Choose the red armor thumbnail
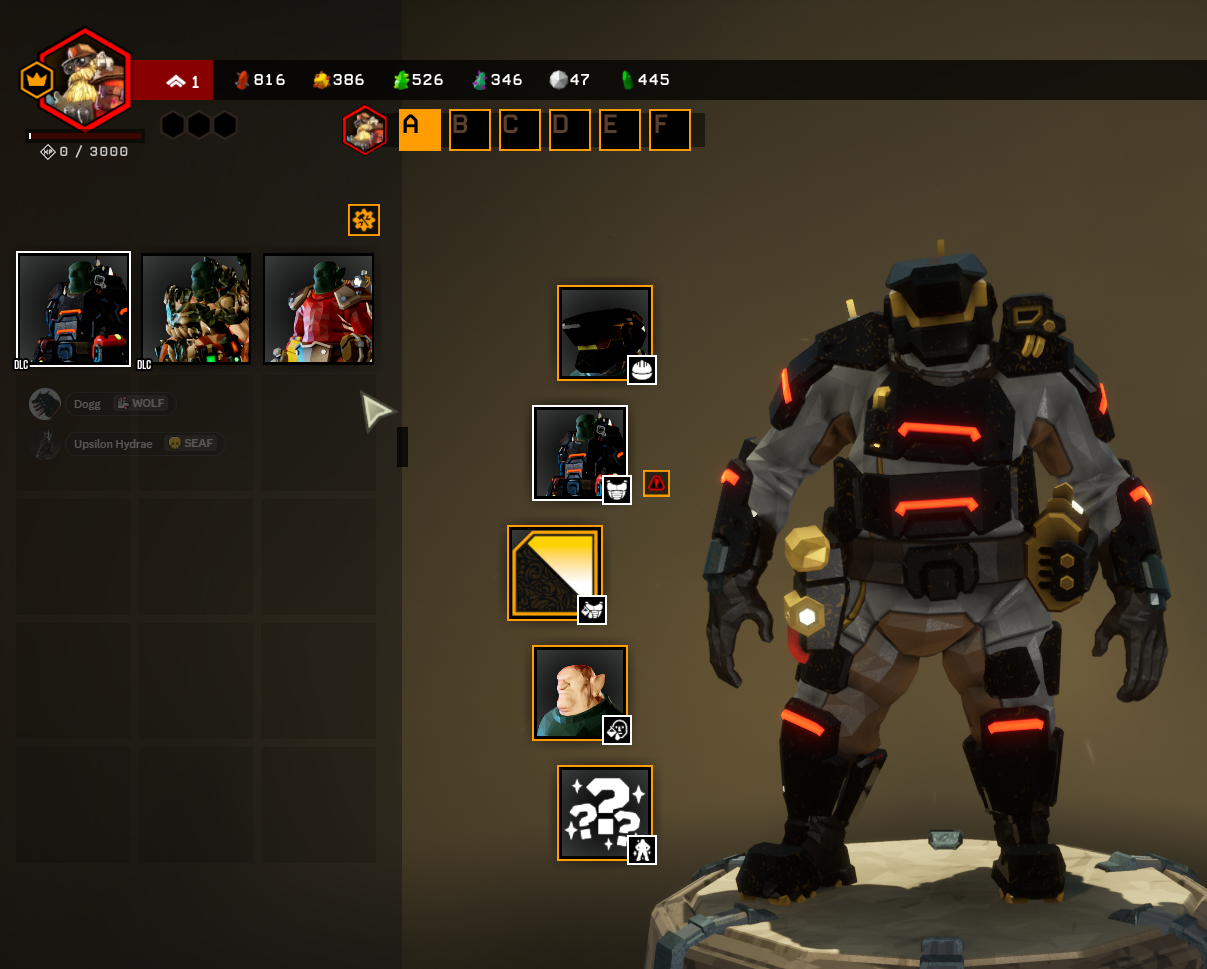Image resolution: width=1207 pixels, height=969 pixels. click(318, 309)
